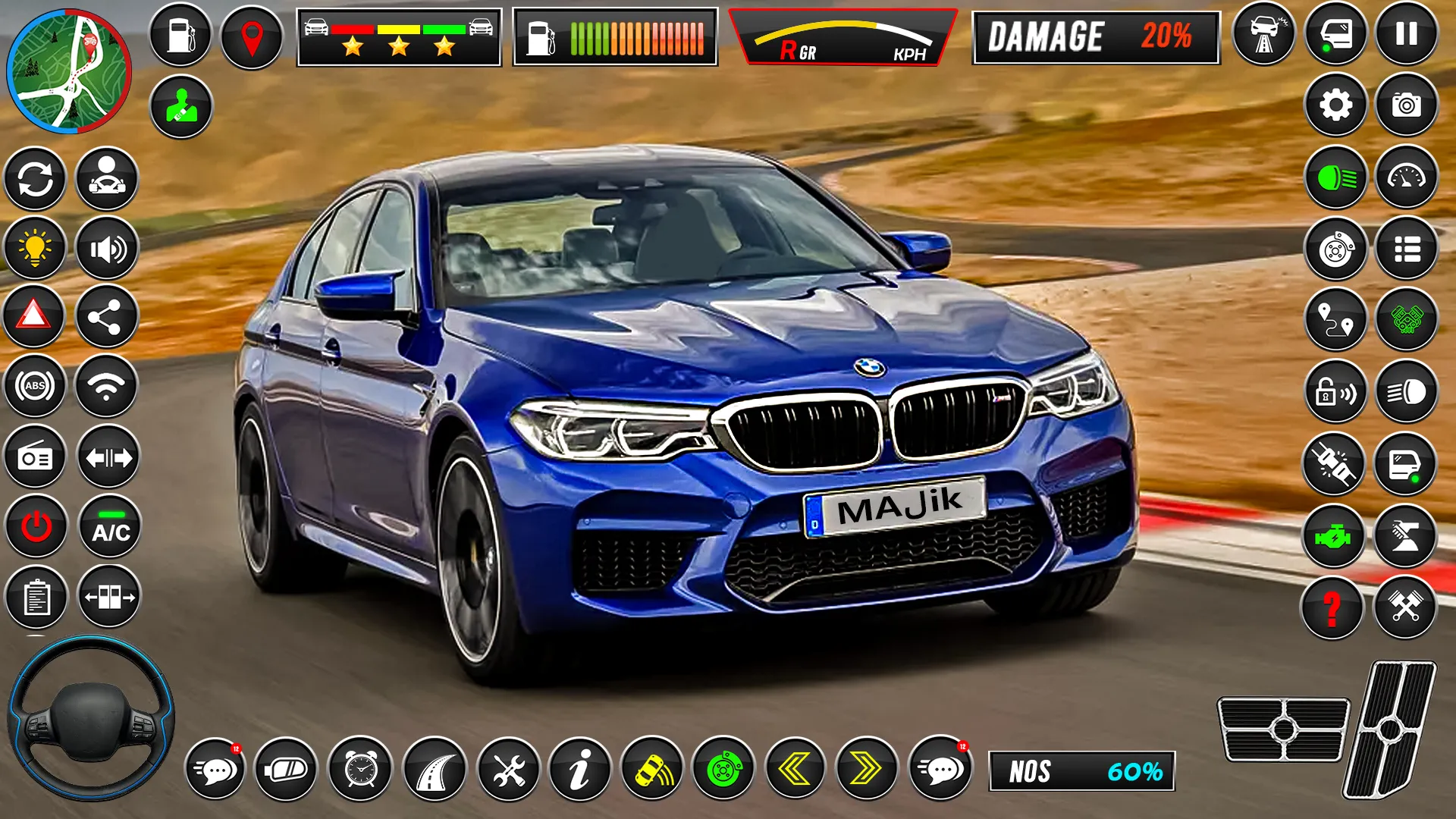Open the fuel pump station icon

click(180, 35)
